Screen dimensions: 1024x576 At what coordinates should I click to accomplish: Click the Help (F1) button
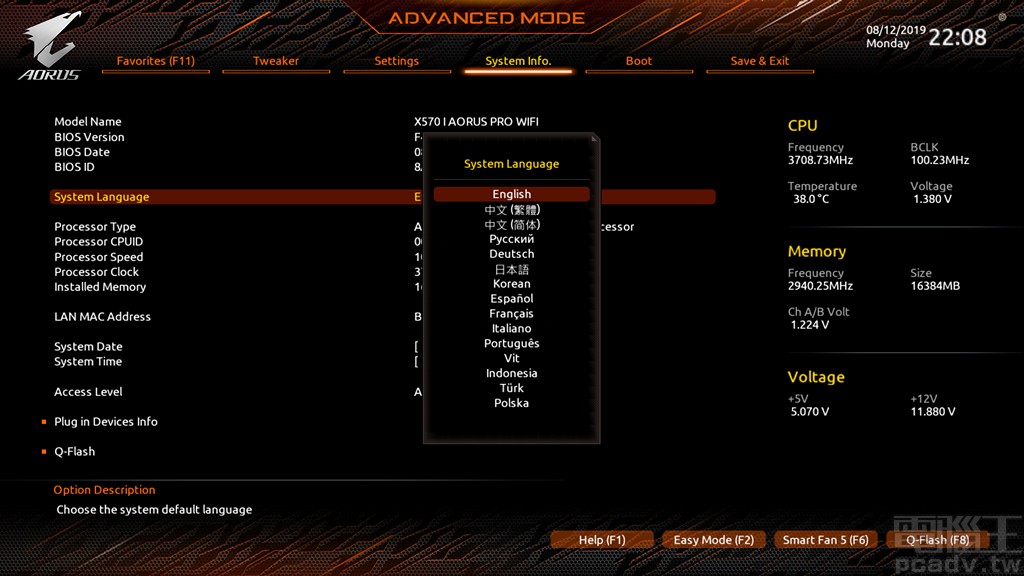(x=602, y=540)
